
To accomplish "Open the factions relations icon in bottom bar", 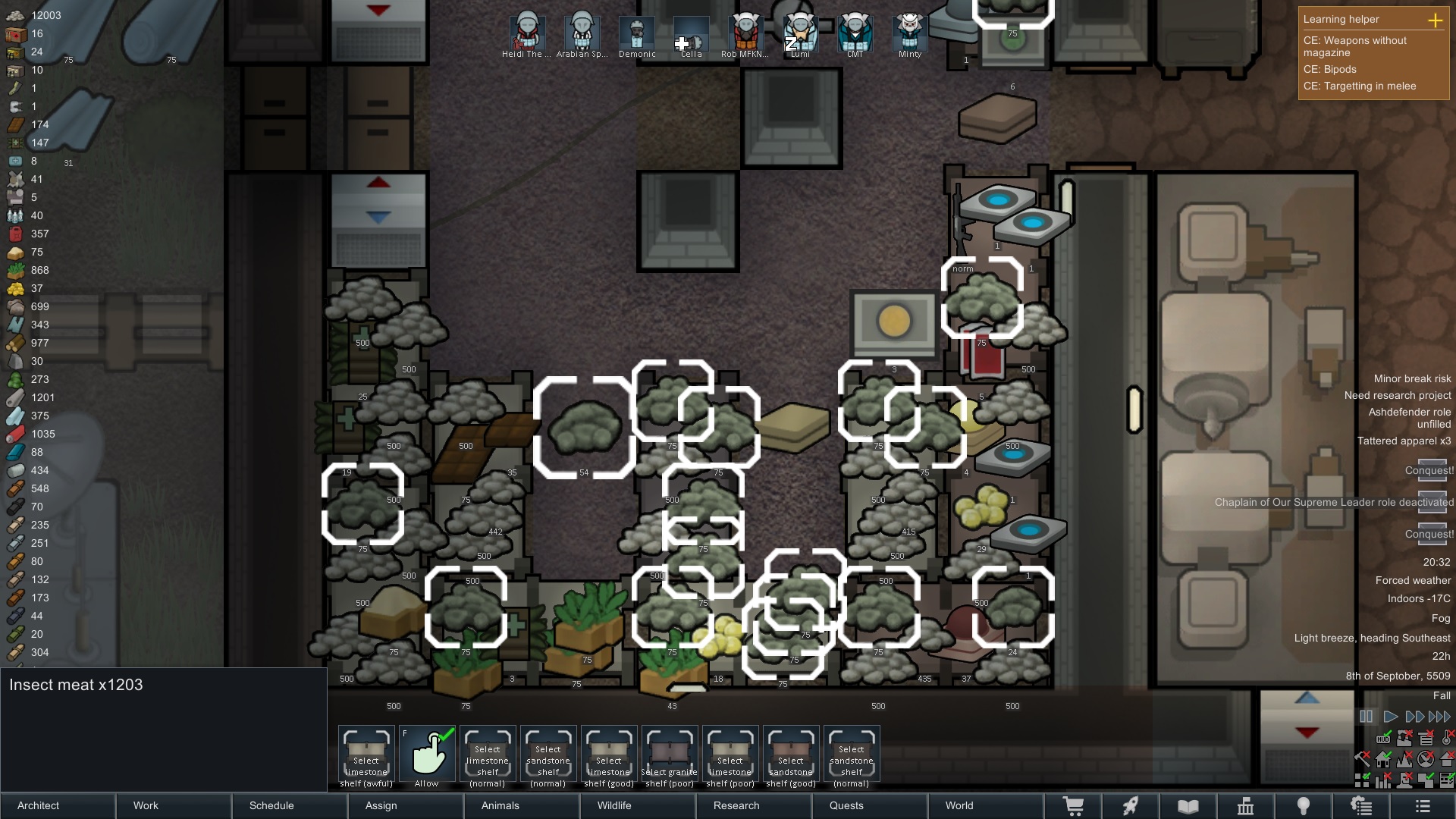I will coord(1363,806).
